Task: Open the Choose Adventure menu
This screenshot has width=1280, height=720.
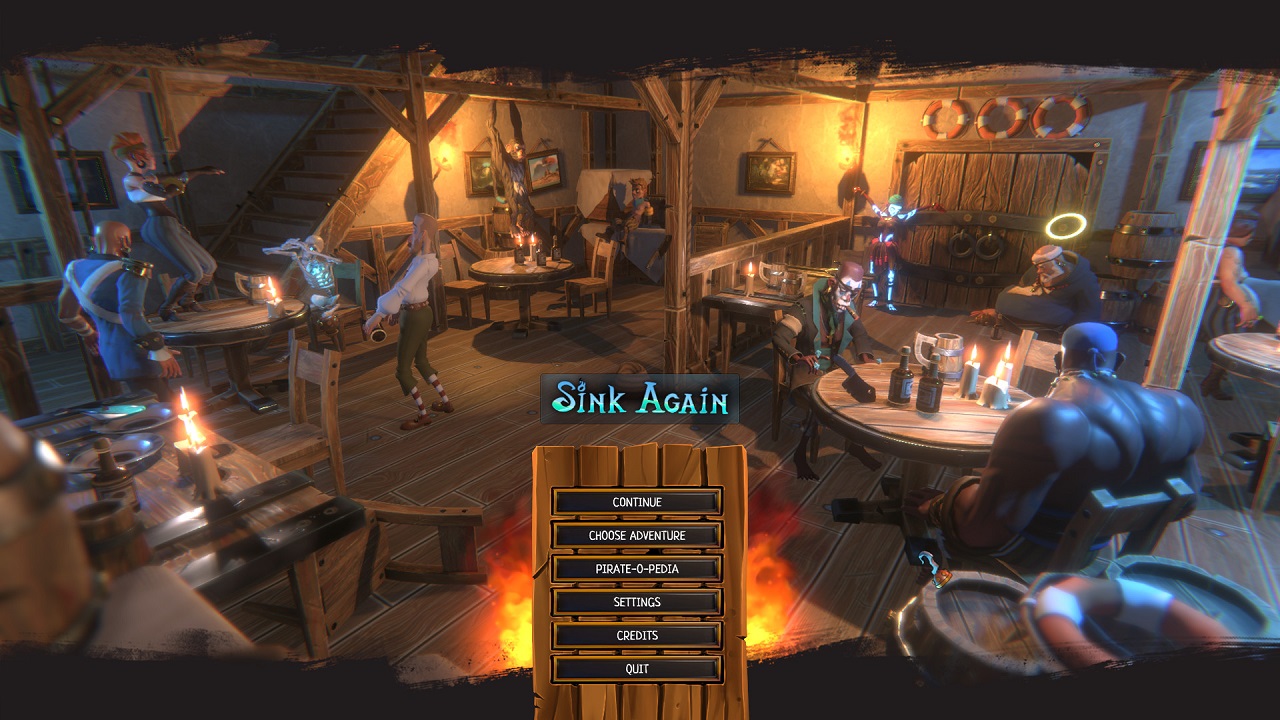Action: [637, 535]
